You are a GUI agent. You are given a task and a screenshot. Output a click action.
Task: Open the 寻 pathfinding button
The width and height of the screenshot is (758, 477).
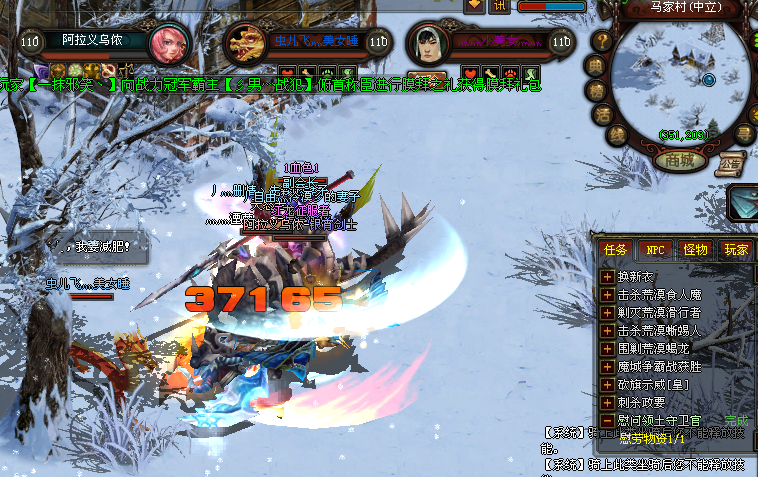click(744, 133)
